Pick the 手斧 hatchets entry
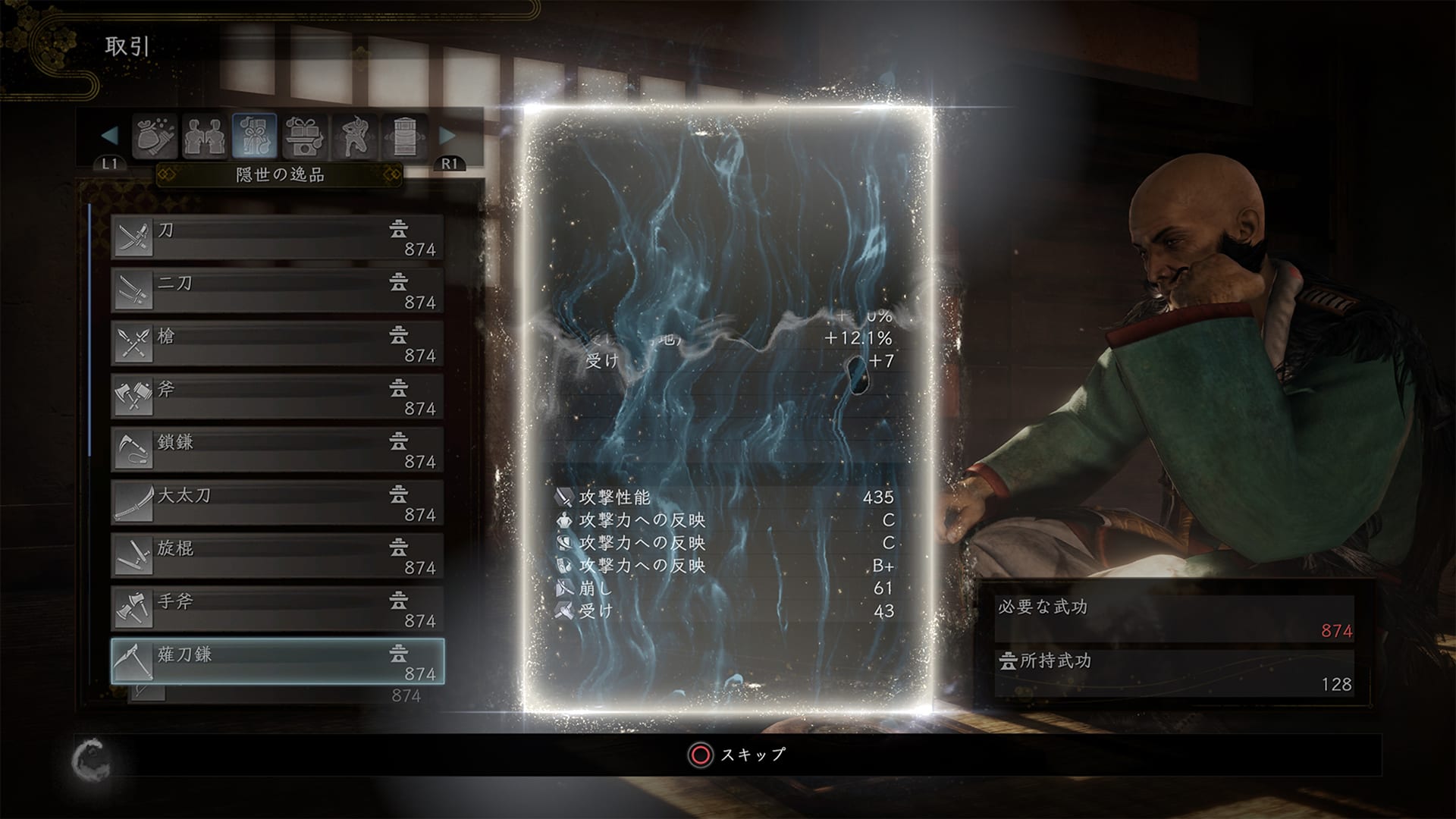The width and height of the screenshot is (1456, 819). (x=278, y=609)
